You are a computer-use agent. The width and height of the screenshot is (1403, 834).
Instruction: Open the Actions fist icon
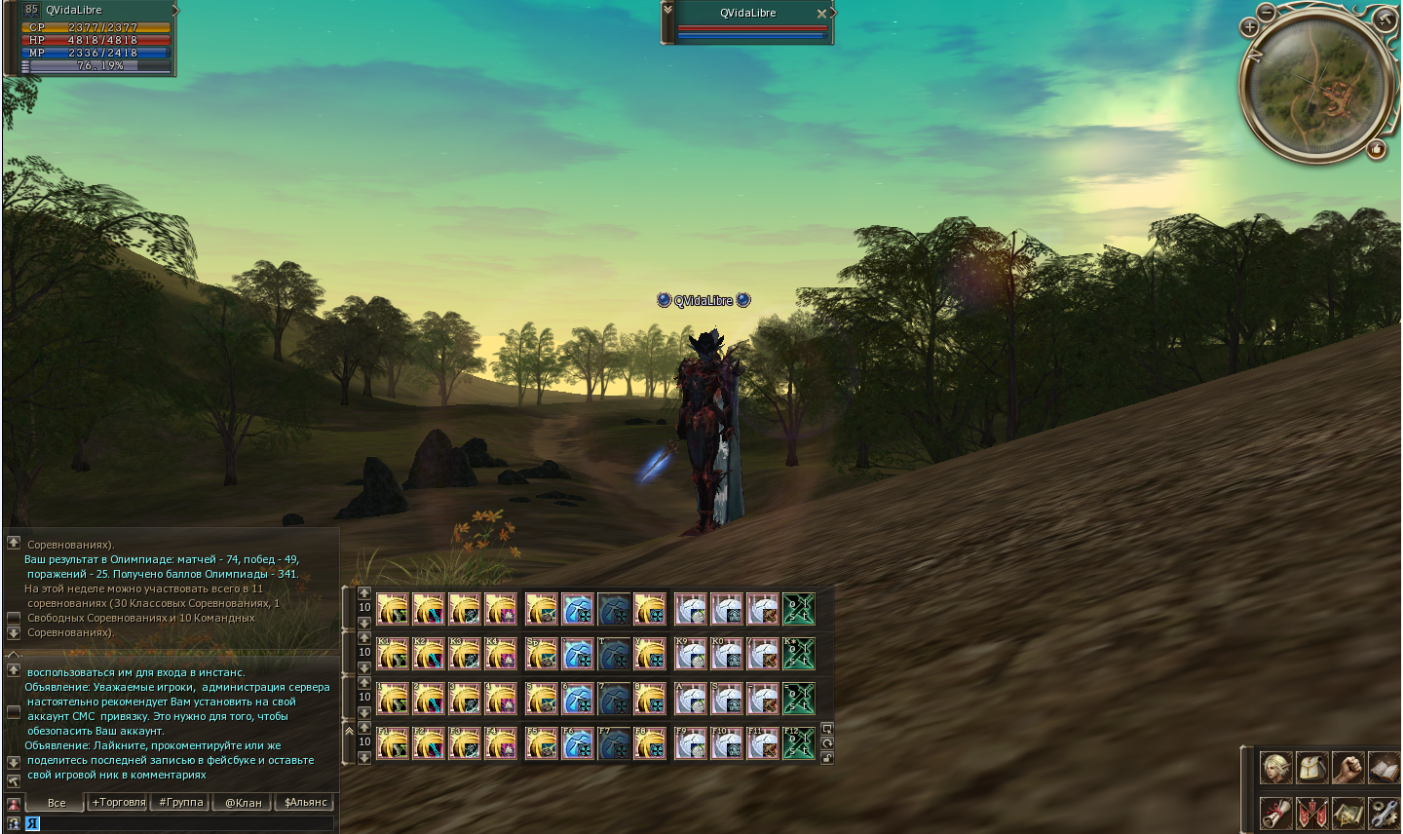(1348, 767)
